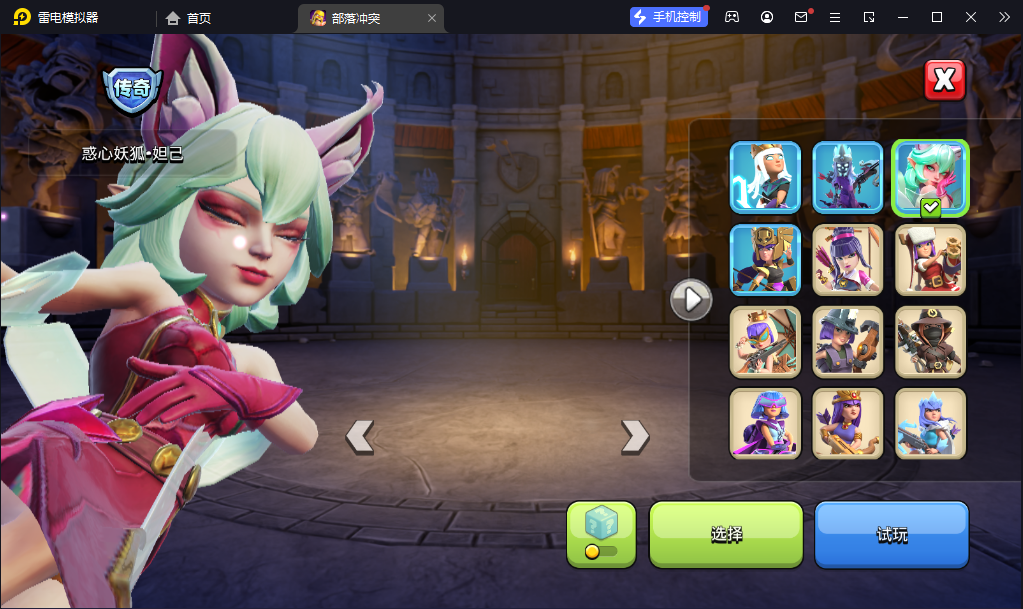The height and width of the screenshot is (609, 1023).
Task: Choose the grey-hat mechanic wrench skin
Action: (x=848, y=341)
